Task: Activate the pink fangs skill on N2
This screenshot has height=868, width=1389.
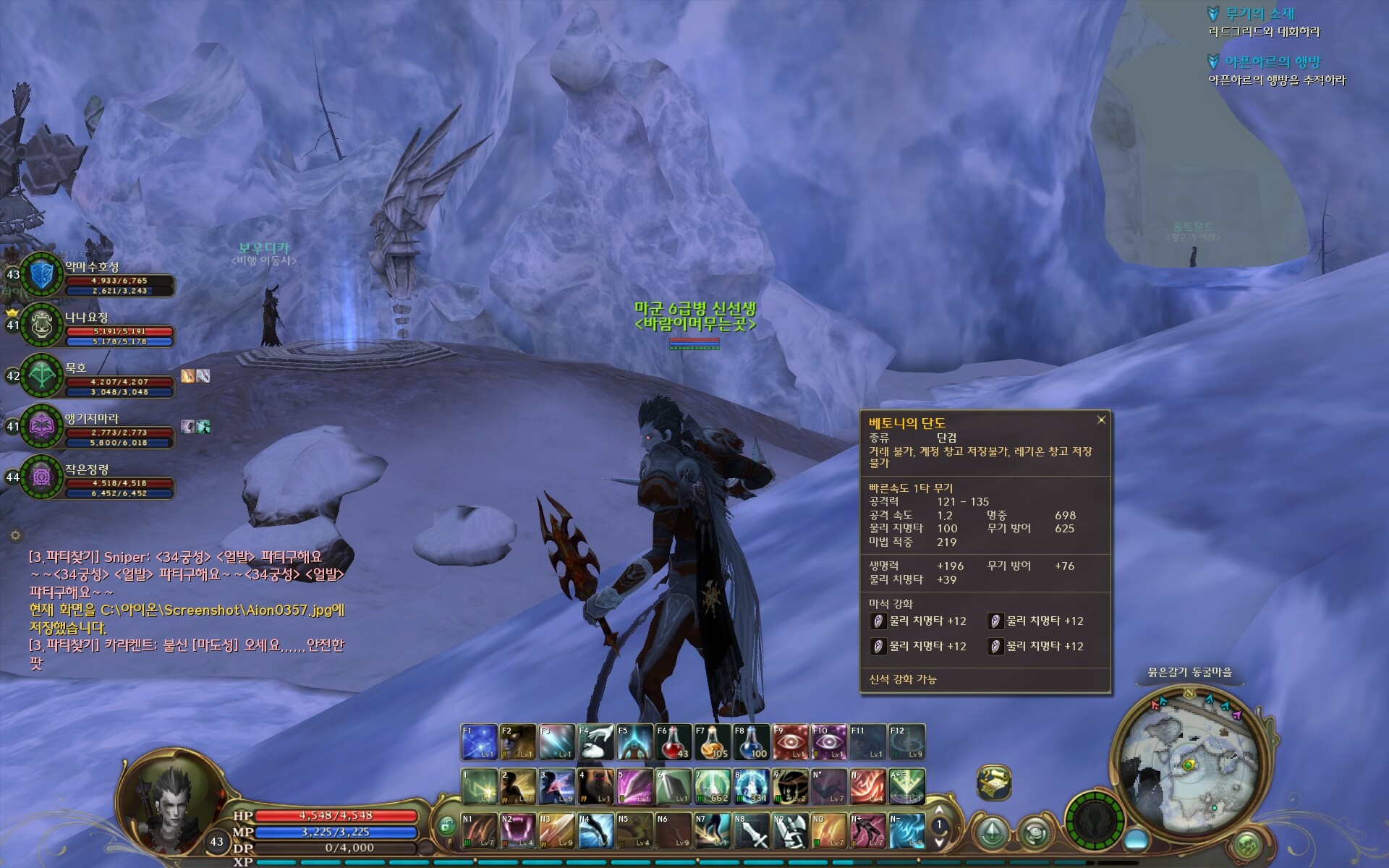Action: pos(518,830)
